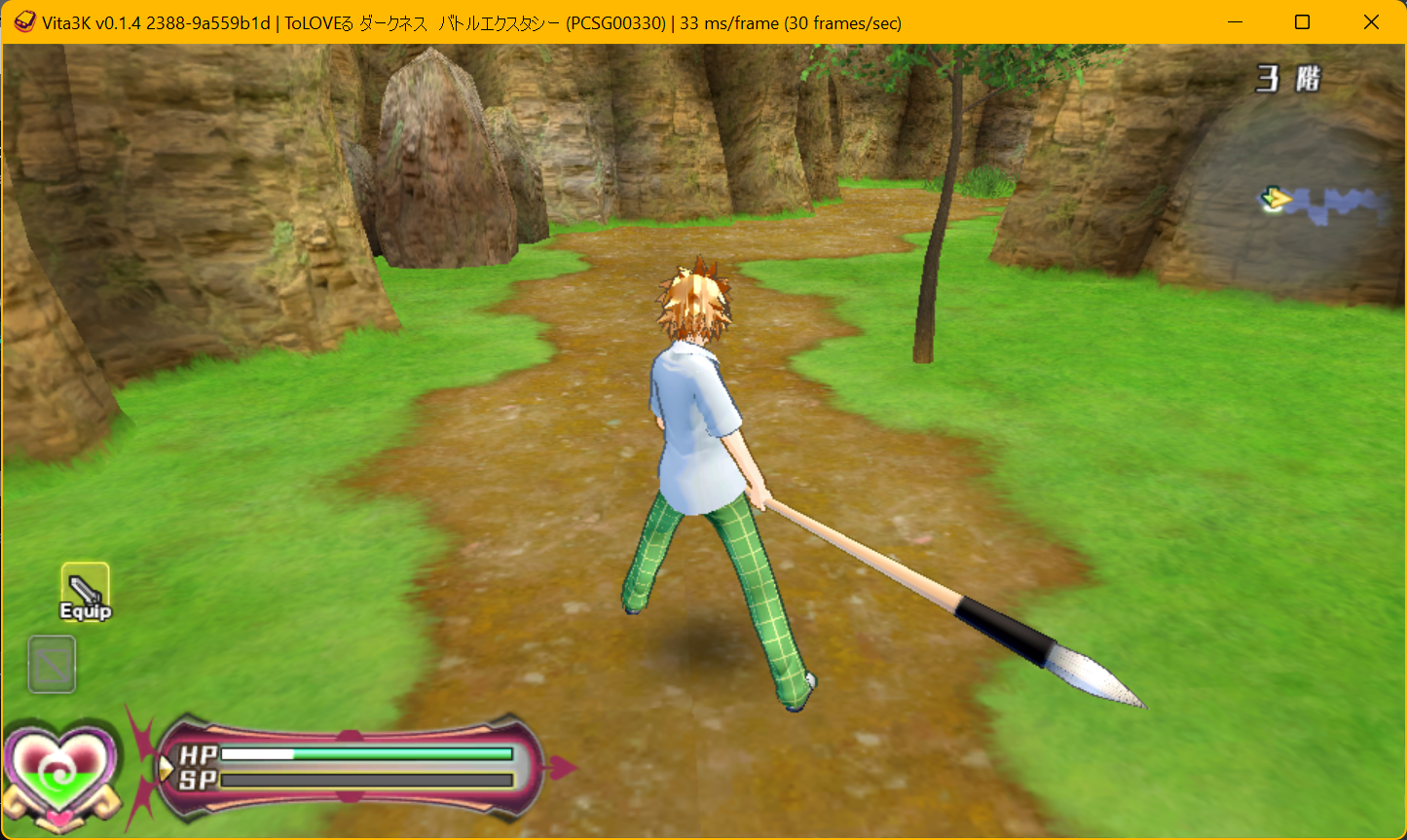
Task: Select the greyed-out empty item slot
Action: 52,664
